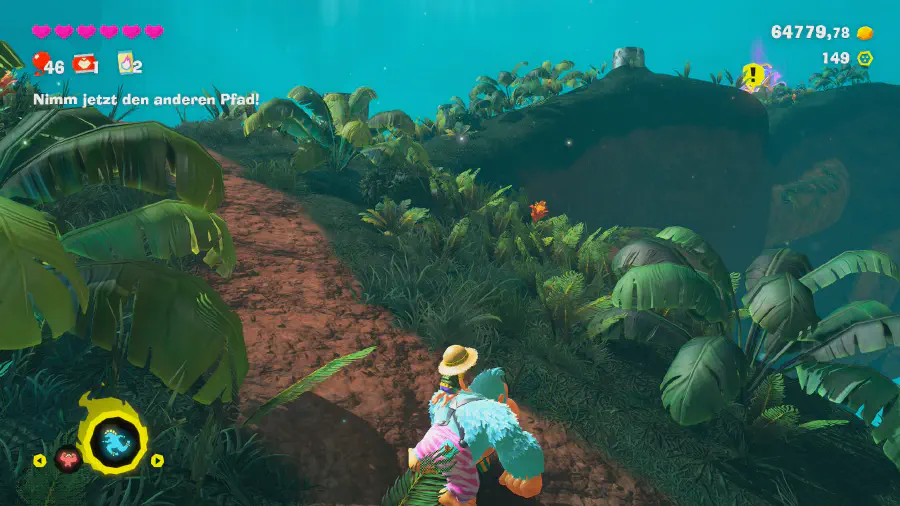
Task: Select the red balloon item icon
Action: 40,64
